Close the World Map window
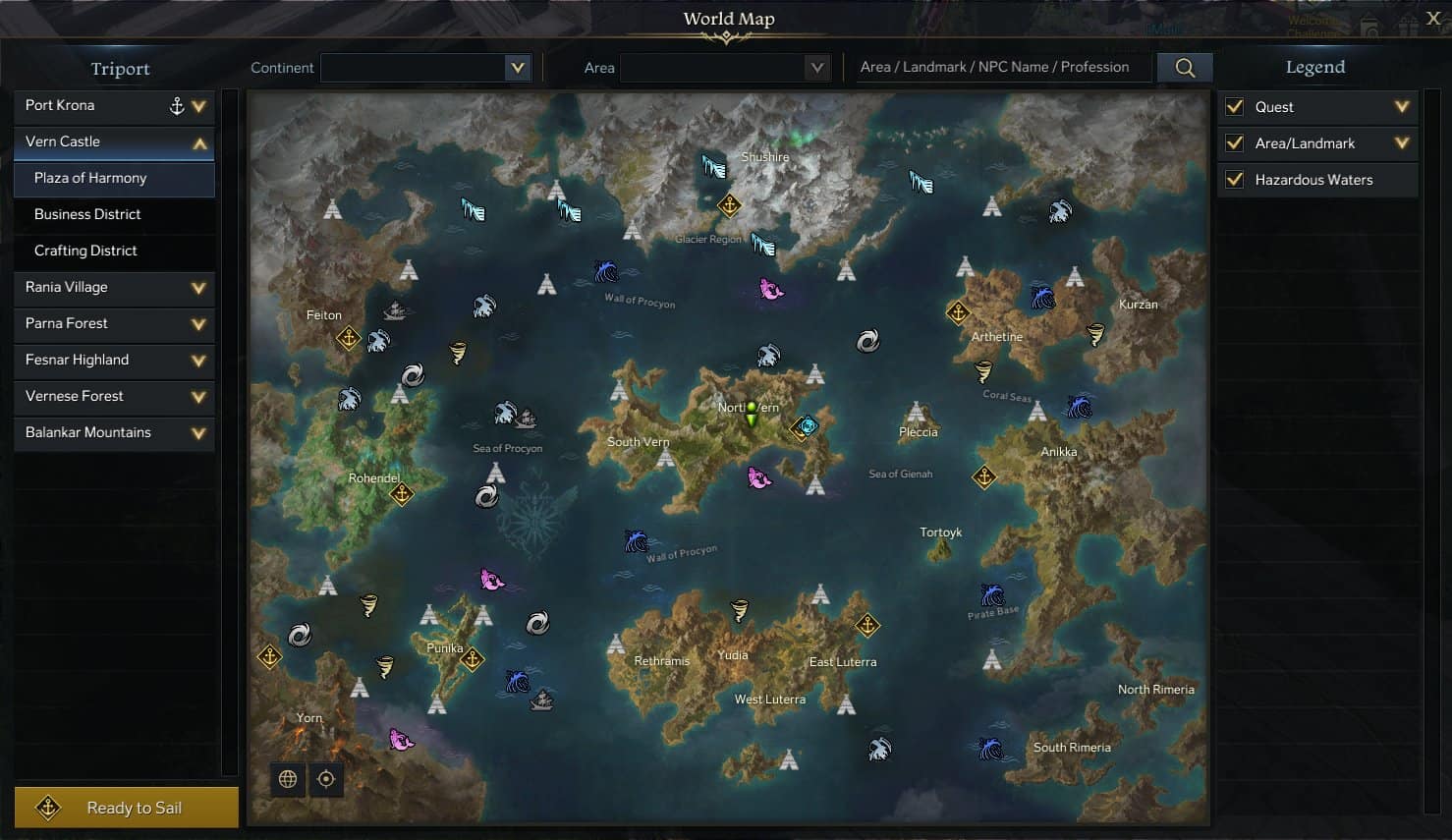Image resolution: width=1452 pixels, height=840 pixels. [1433, 18]
